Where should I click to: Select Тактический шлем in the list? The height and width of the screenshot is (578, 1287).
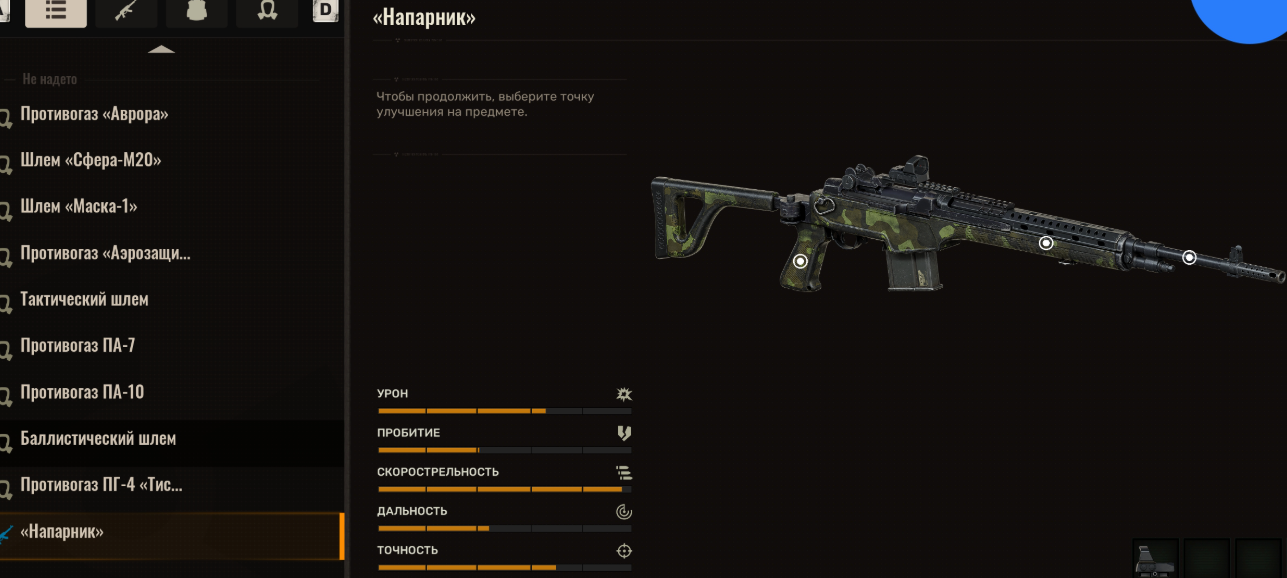pos(84,299)
